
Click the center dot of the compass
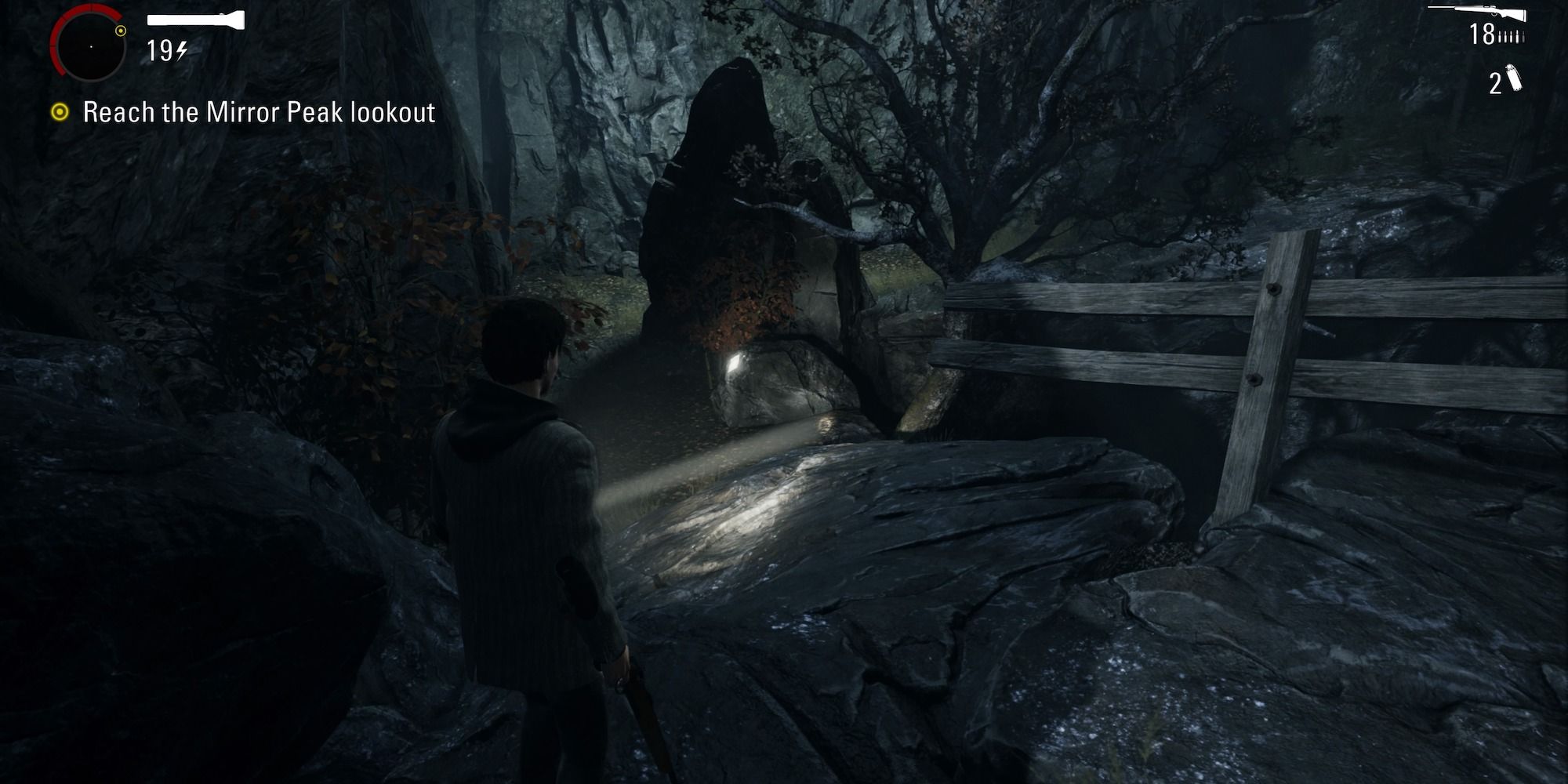click(x=92, y=47)
